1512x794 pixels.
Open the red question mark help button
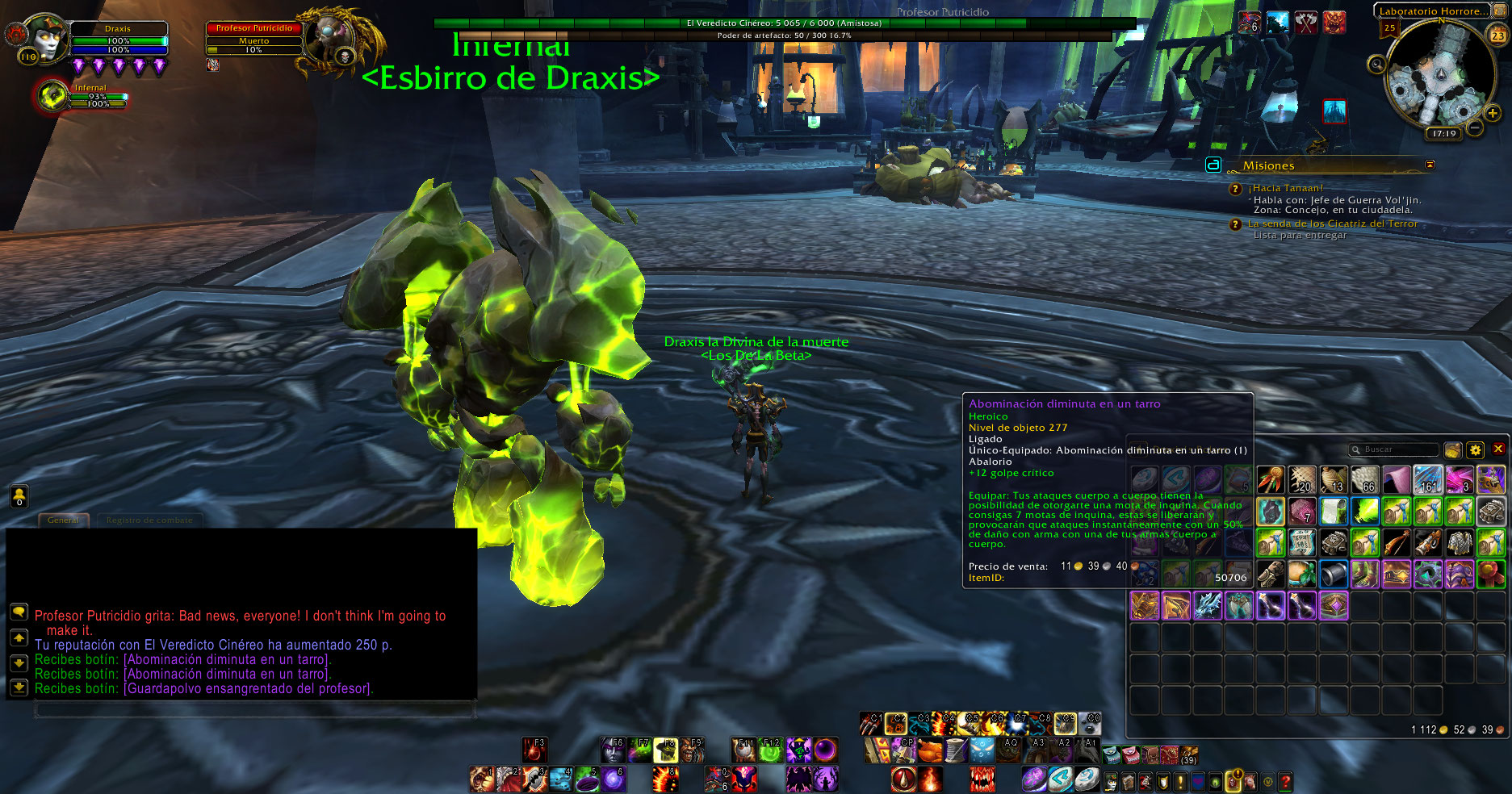pos(1285,781)
